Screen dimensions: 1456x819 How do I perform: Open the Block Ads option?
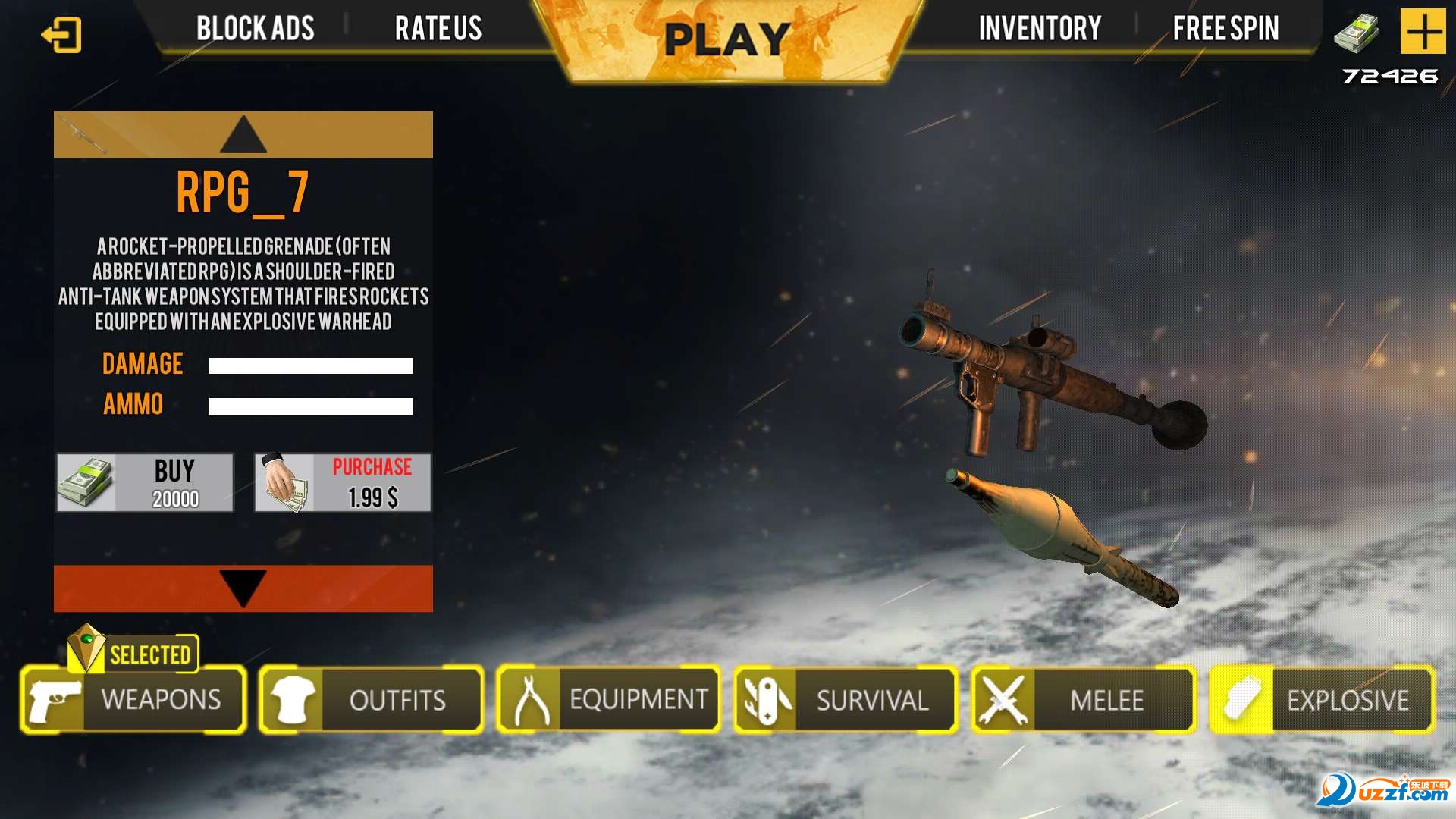(x=255, y=29)
